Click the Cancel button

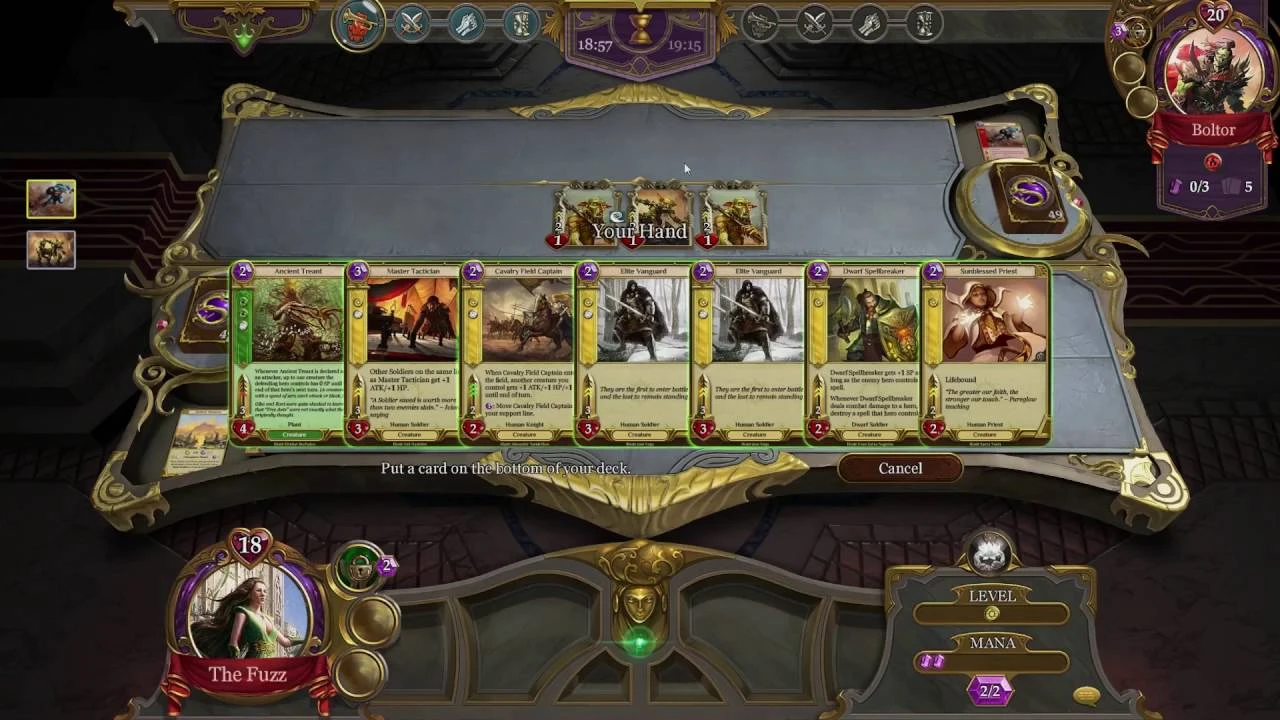pos(899,468)
